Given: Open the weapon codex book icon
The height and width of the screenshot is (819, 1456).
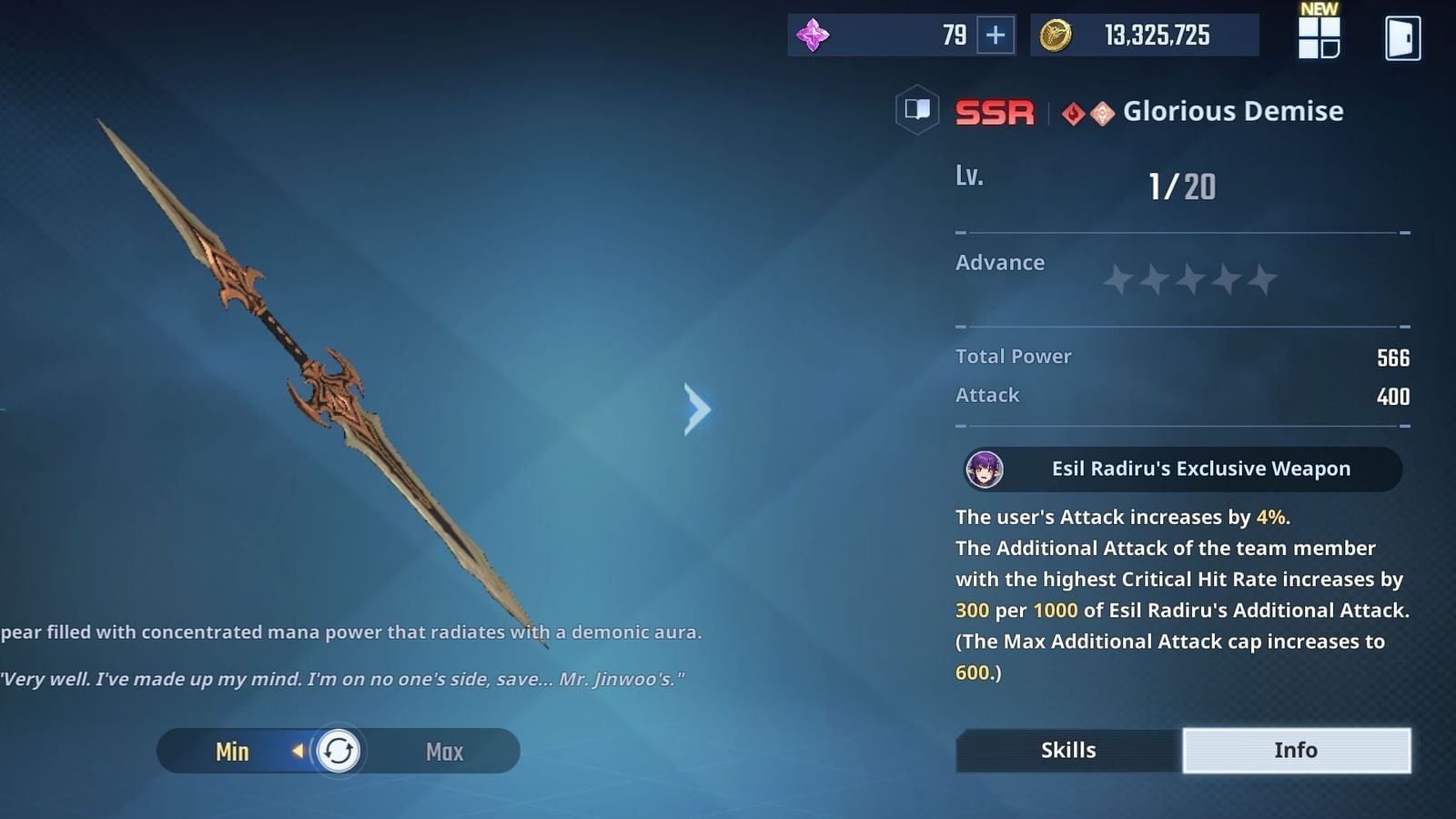Looking at the screenshot, I should [917, 111].
